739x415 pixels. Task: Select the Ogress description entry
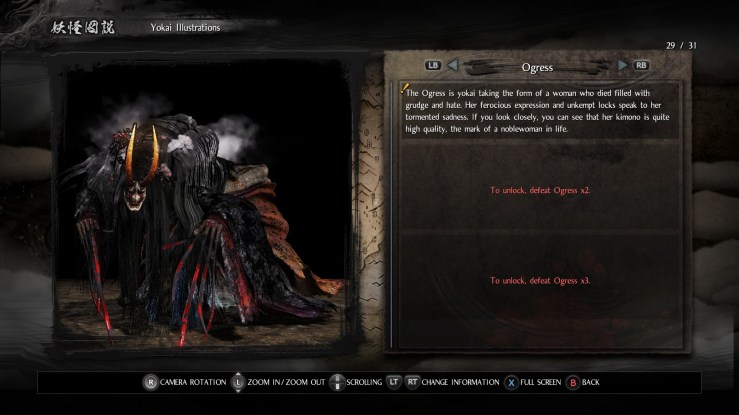pos(539,110)
